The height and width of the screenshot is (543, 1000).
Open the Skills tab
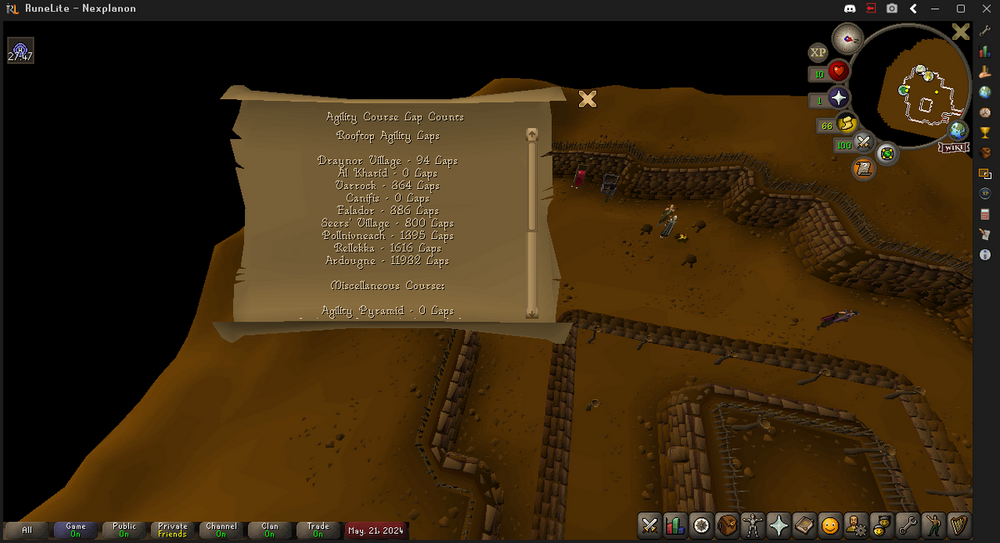675,525
